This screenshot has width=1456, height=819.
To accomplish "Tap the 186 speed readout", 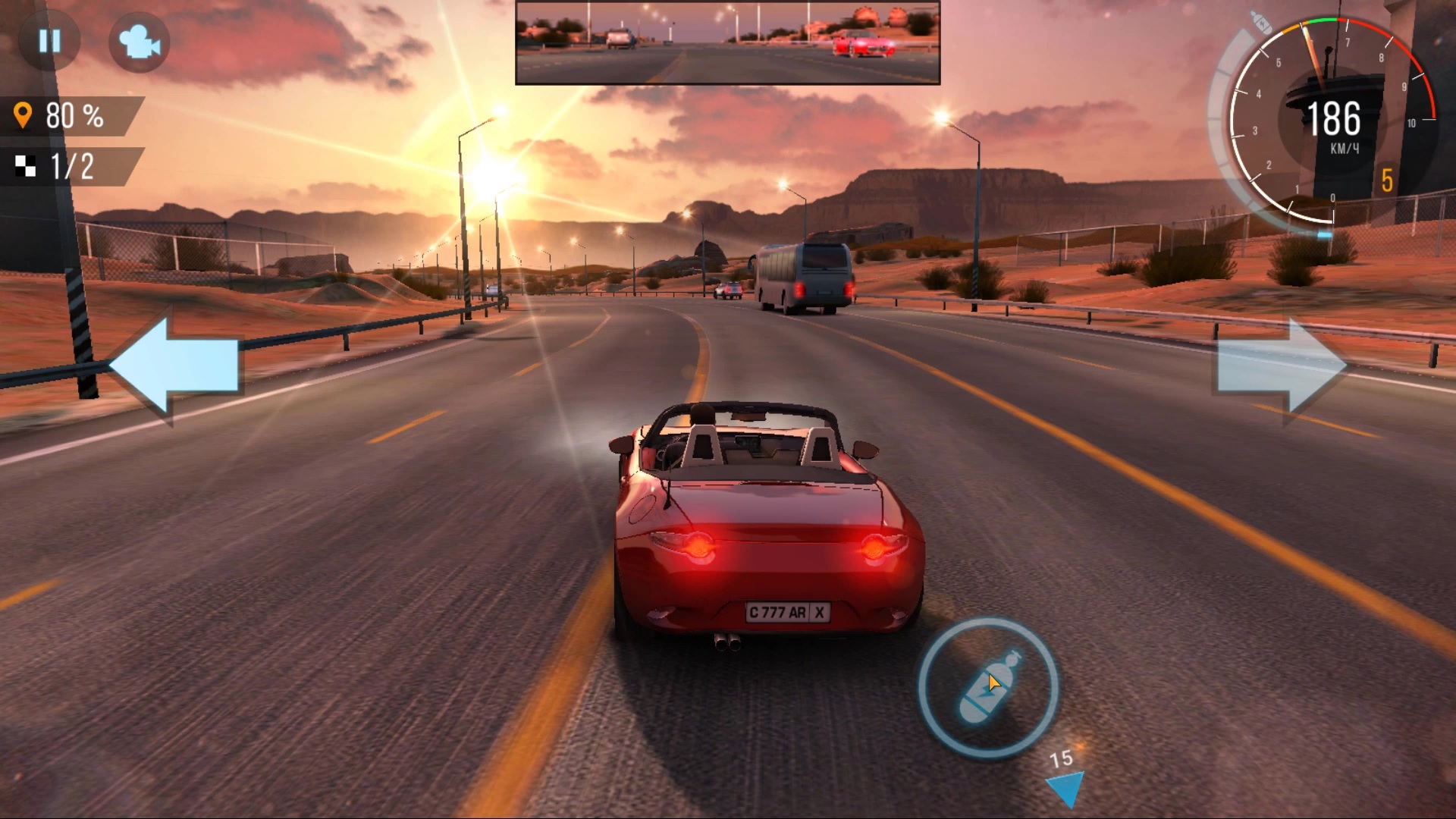I will tap(1336, 118).
